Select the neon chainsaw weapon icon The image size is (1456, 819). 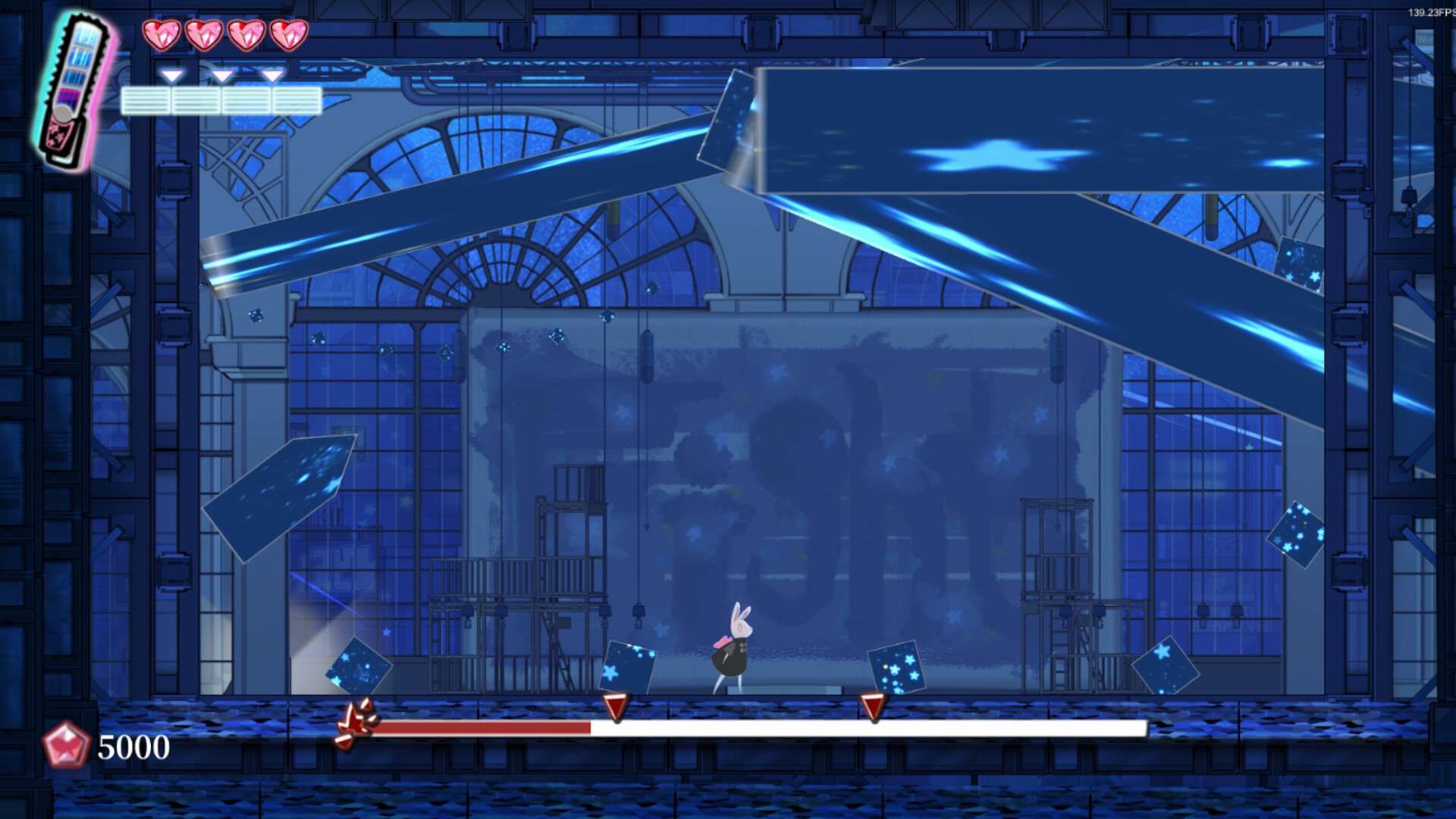[76, 91]
